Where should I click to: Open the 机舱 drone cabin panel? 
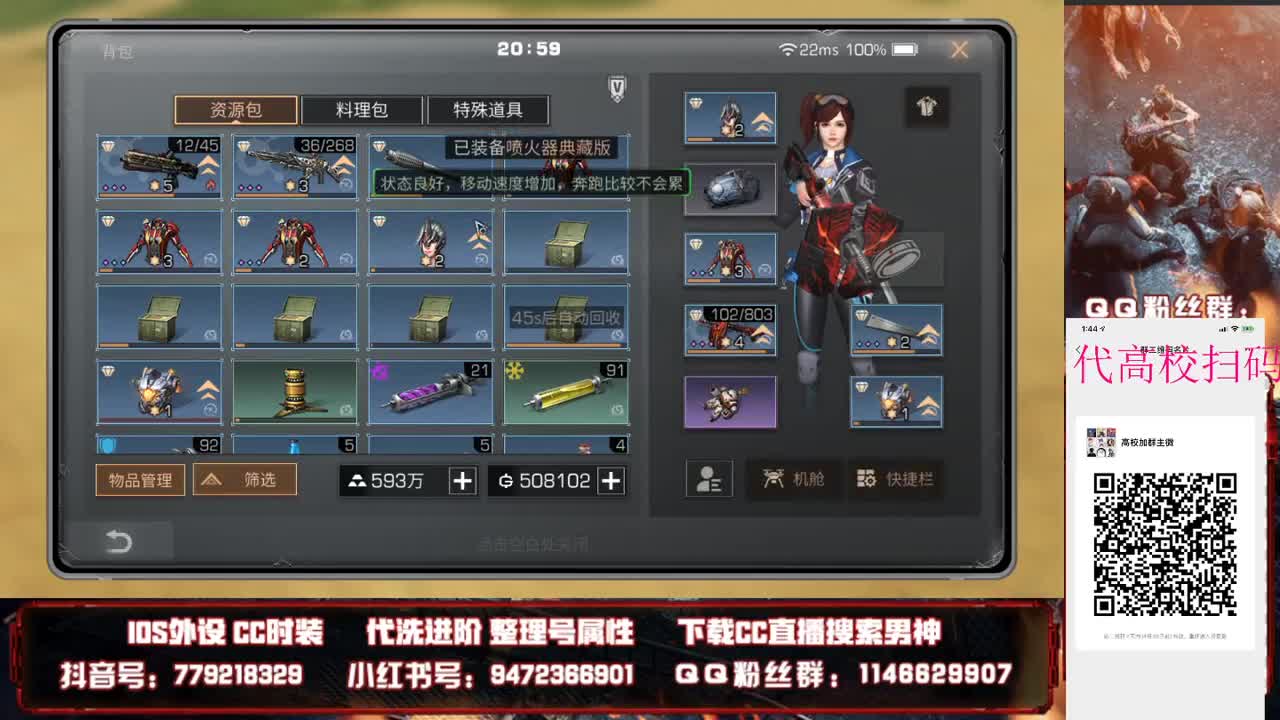click(793, 479)
